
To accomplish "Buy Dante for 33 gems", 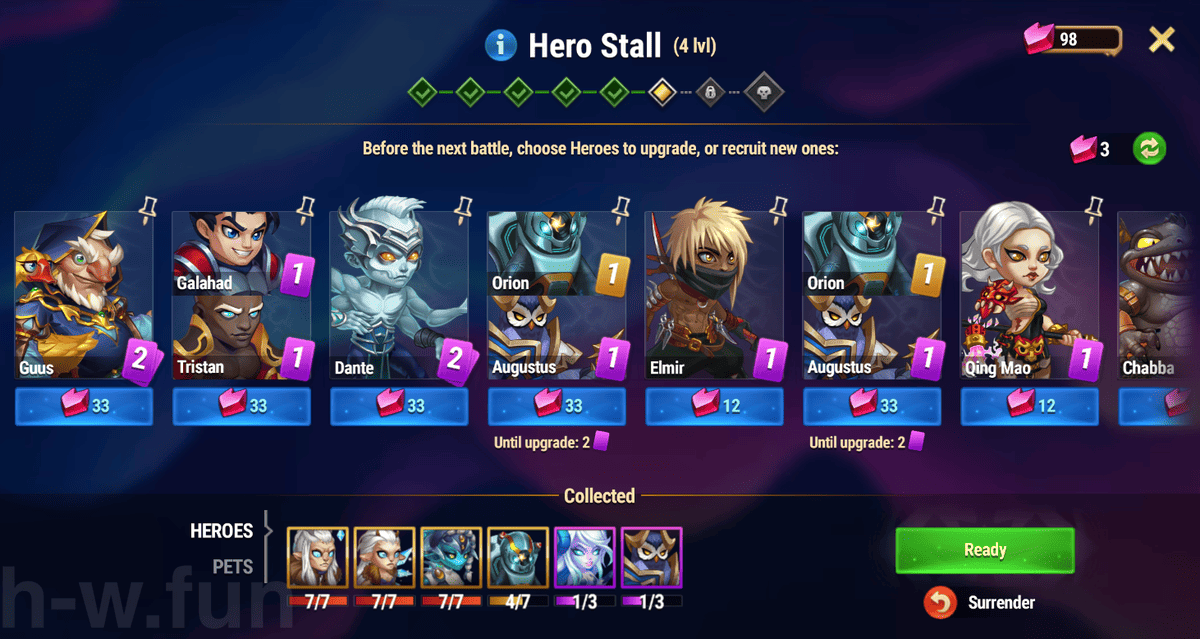I will tap(399, 406).
